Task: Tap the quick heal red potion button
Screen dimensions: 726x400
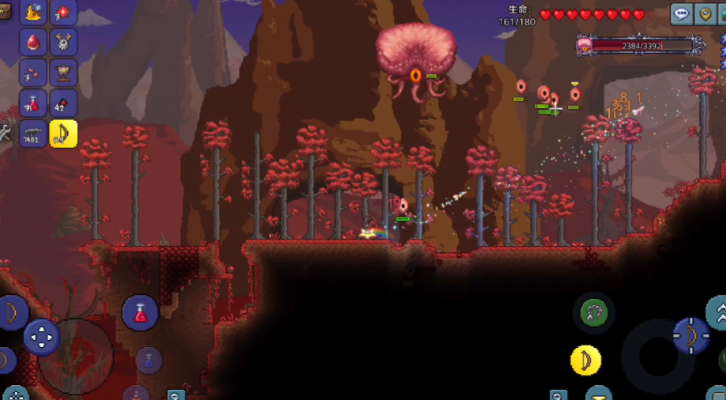Action: tap(140, 312)
